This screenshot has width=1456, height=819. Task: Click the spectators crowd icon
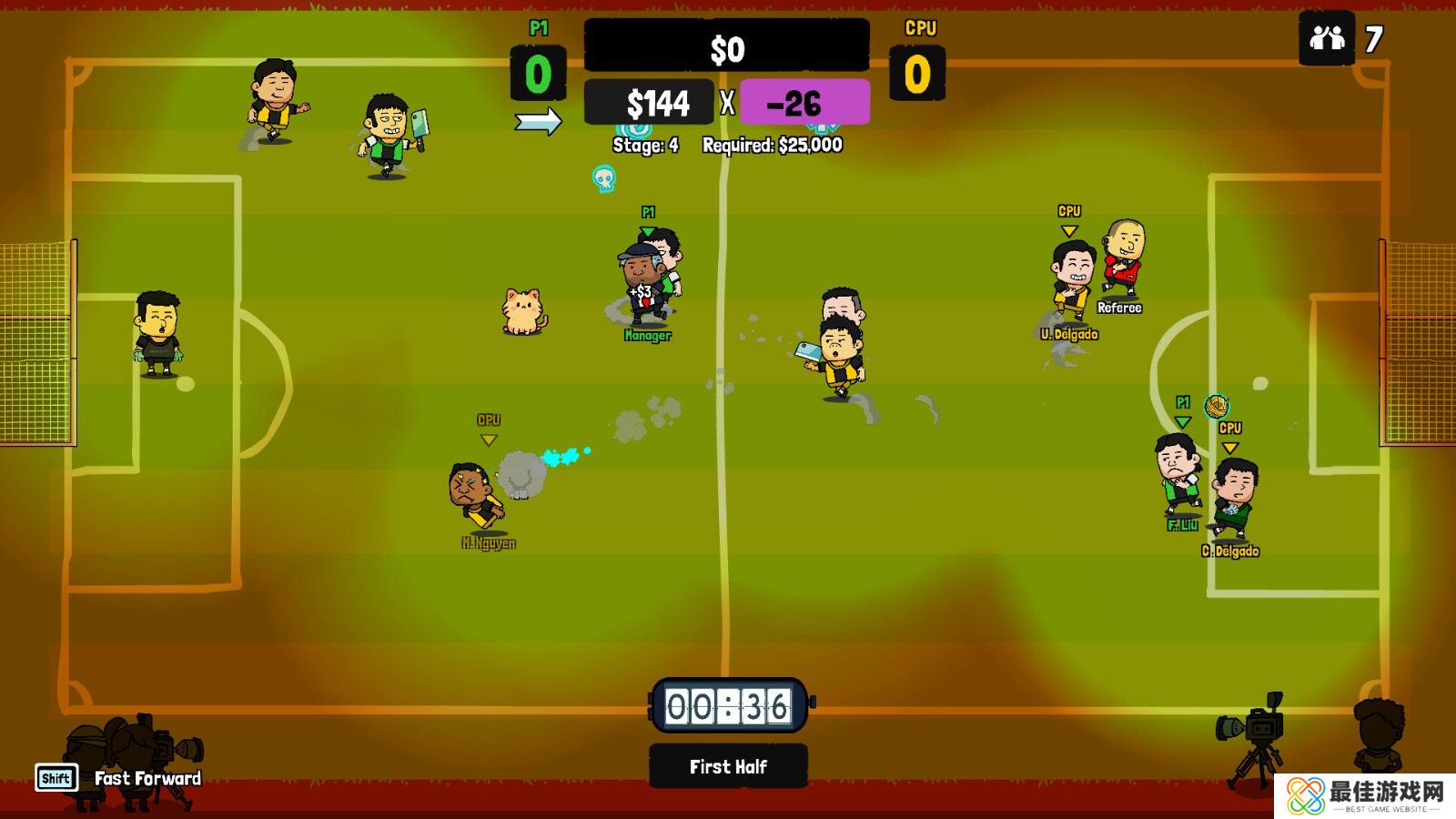click(x=1327, y=38)
